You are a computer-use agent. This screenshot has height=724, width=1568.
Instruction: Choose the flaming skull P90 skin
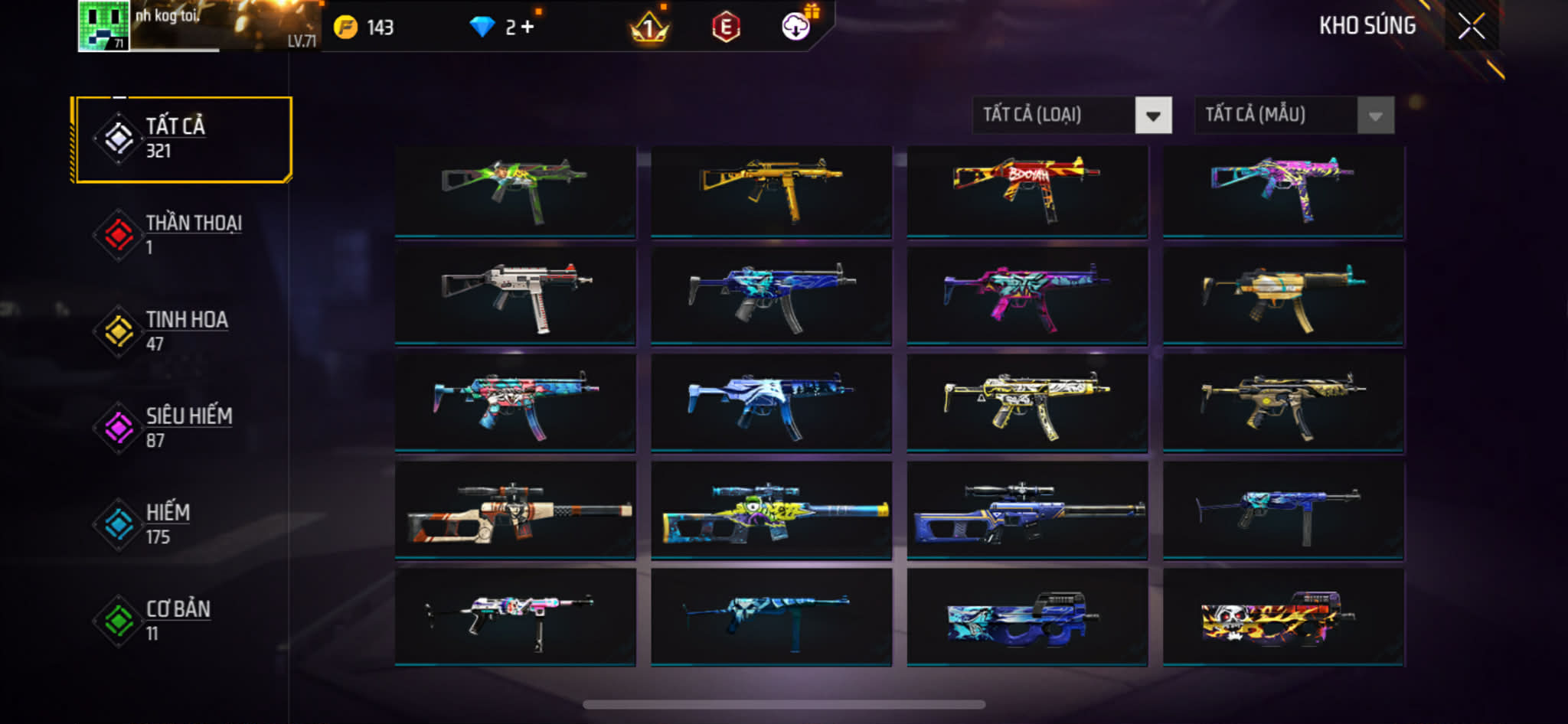point(1283,617)
